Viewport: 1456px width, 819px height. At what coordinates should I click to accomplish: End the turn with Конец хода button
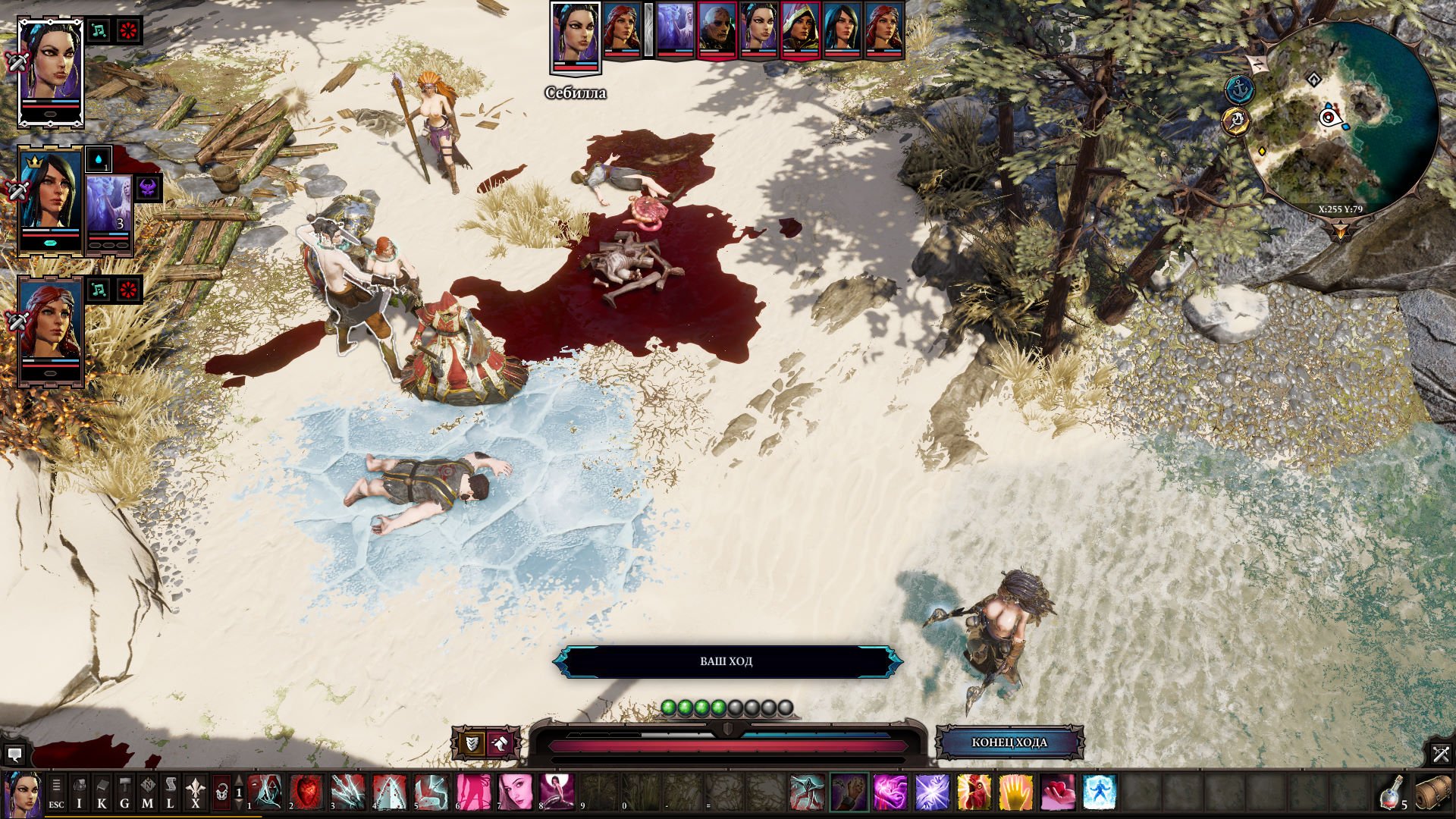(1009, 742)
